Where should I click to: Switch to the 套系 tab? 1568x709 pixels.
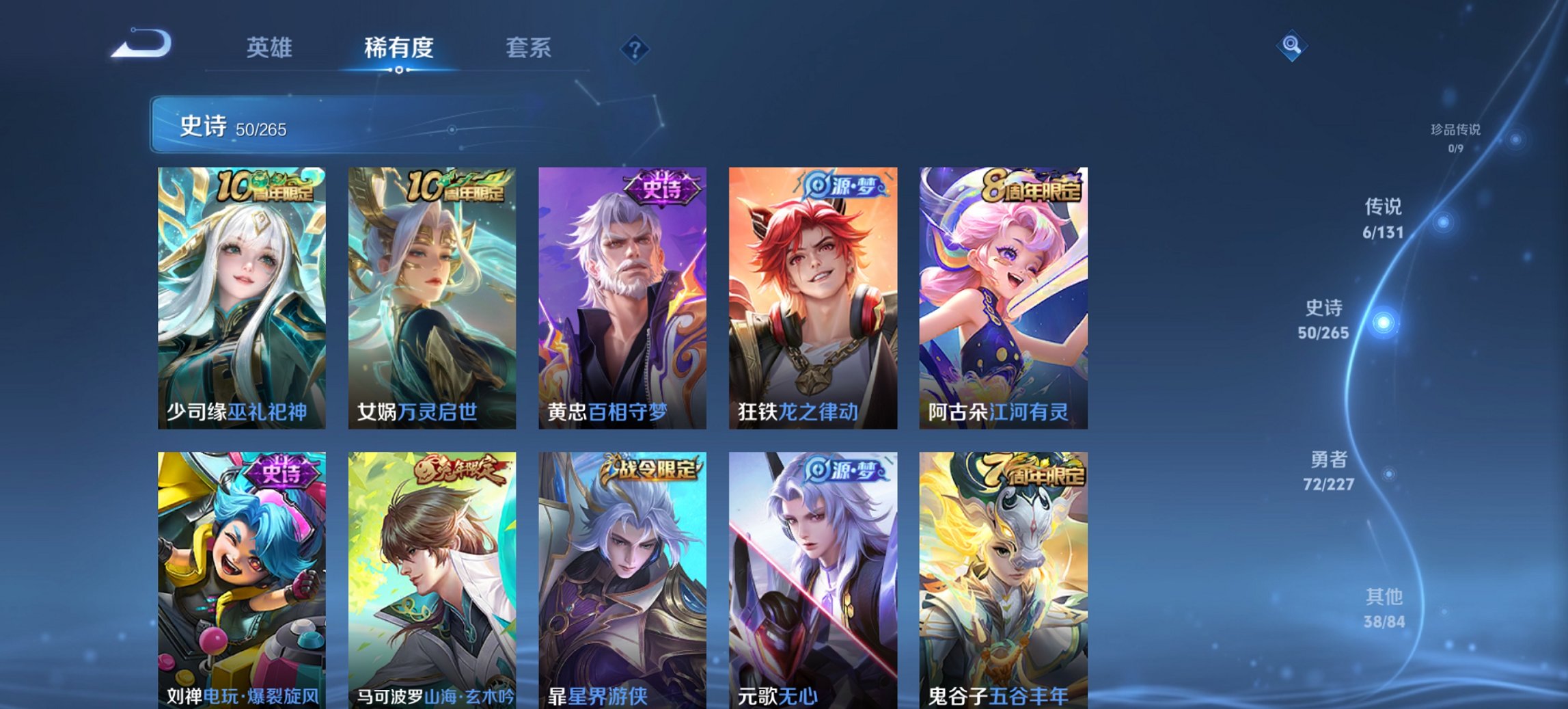point(529,48)
